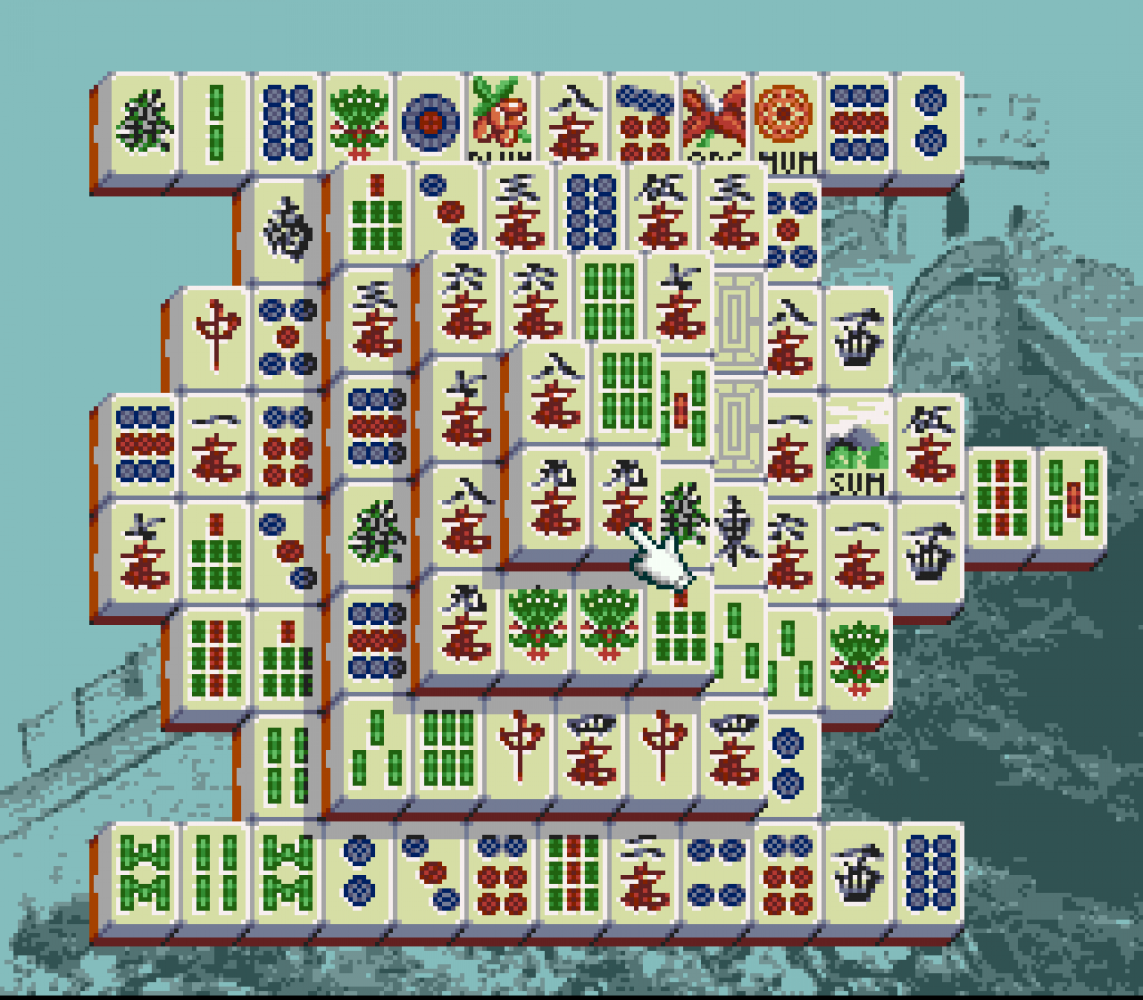Choose the Mum chrysanthemum tile
Viewport: 1143px width, 1000px height.
click(787, 121)
